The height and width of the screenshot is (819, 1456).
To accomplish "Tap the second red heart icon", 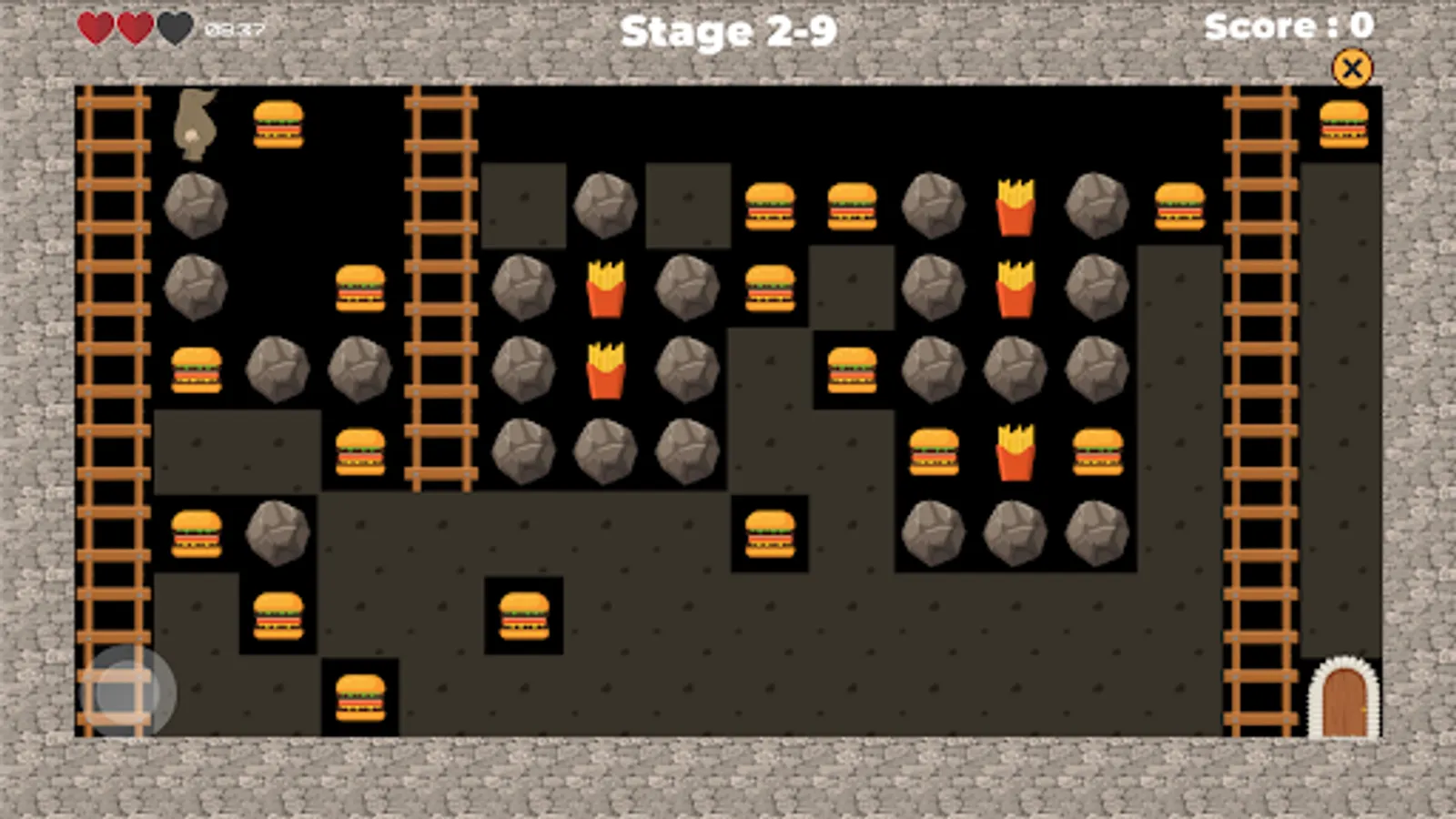I will pyautogui.click(x=133, y=26).
